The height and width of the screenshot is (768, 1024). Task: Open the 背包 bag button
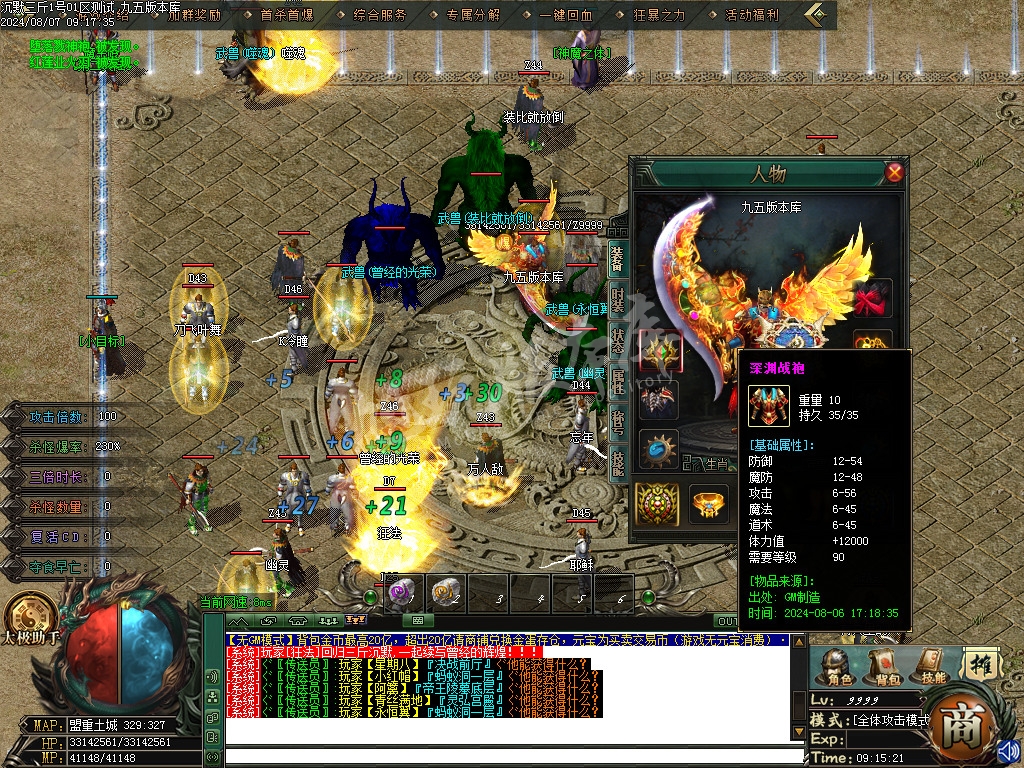click(x=886, y=664)
